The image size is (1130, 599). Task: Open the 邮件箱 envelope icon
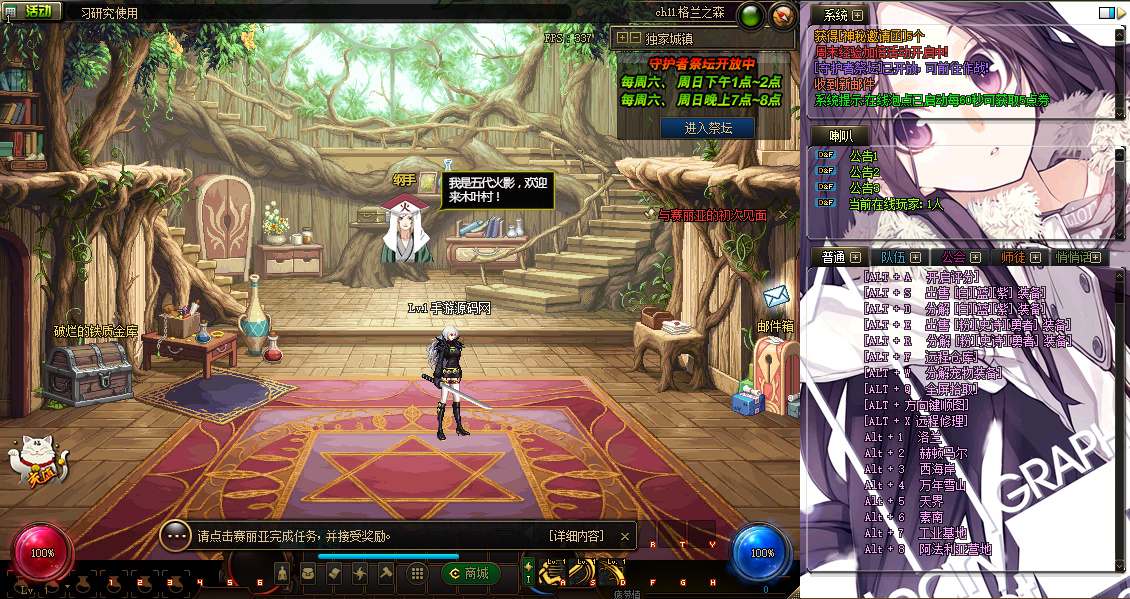(776, 297)
